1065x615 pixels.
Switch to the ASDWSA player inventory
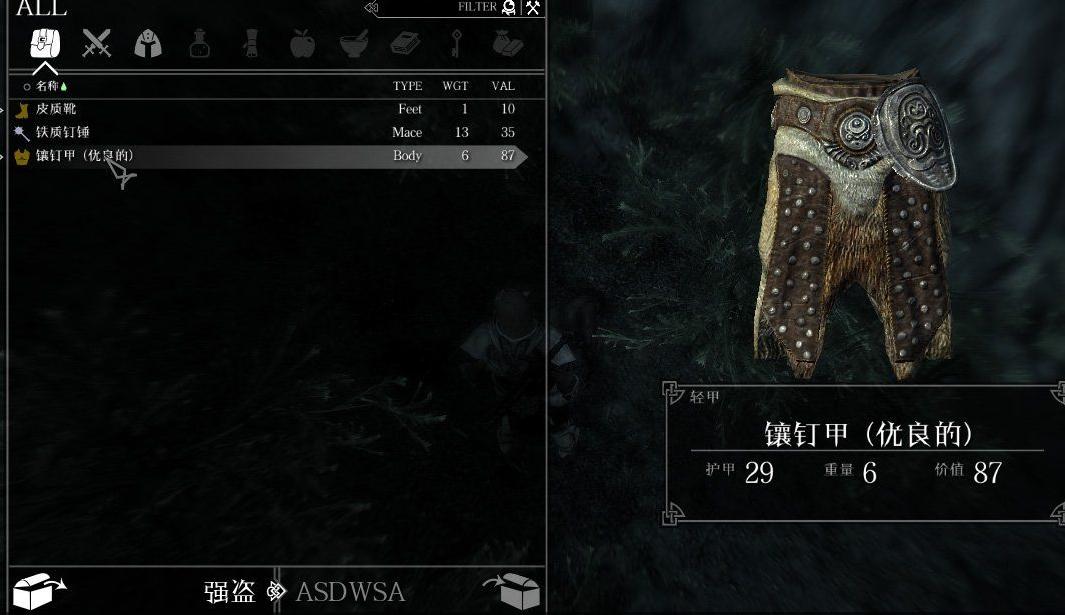350,591
